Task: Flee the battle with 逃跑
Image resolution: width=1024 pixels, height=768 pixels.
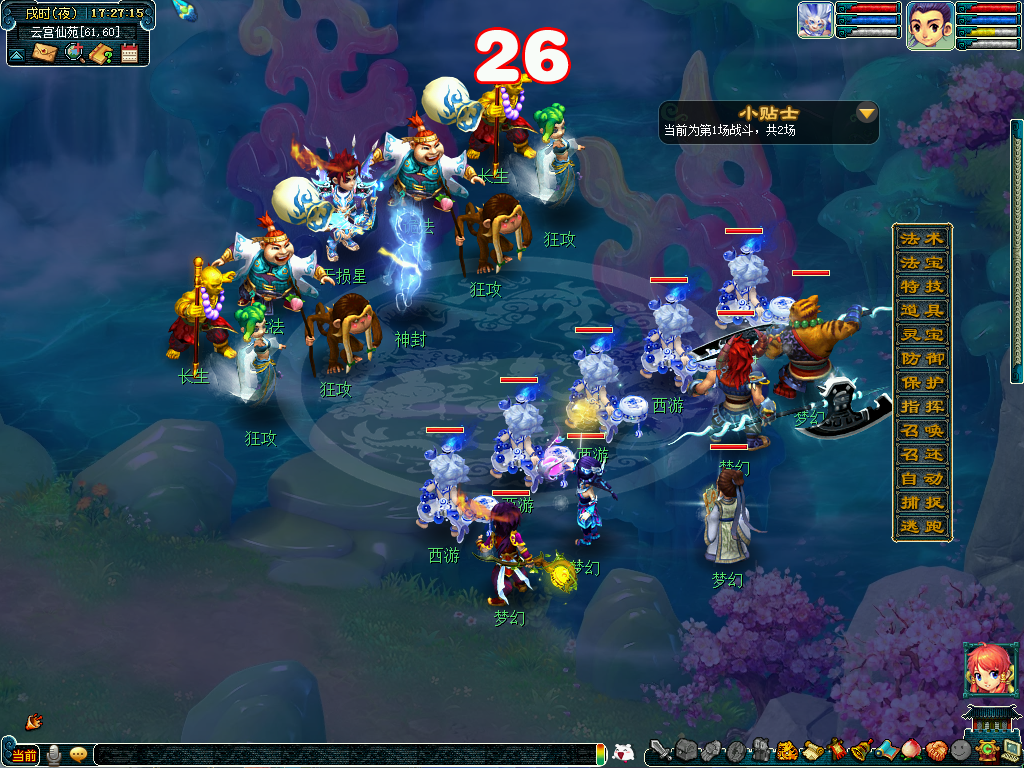Action: tap(922, 526)
